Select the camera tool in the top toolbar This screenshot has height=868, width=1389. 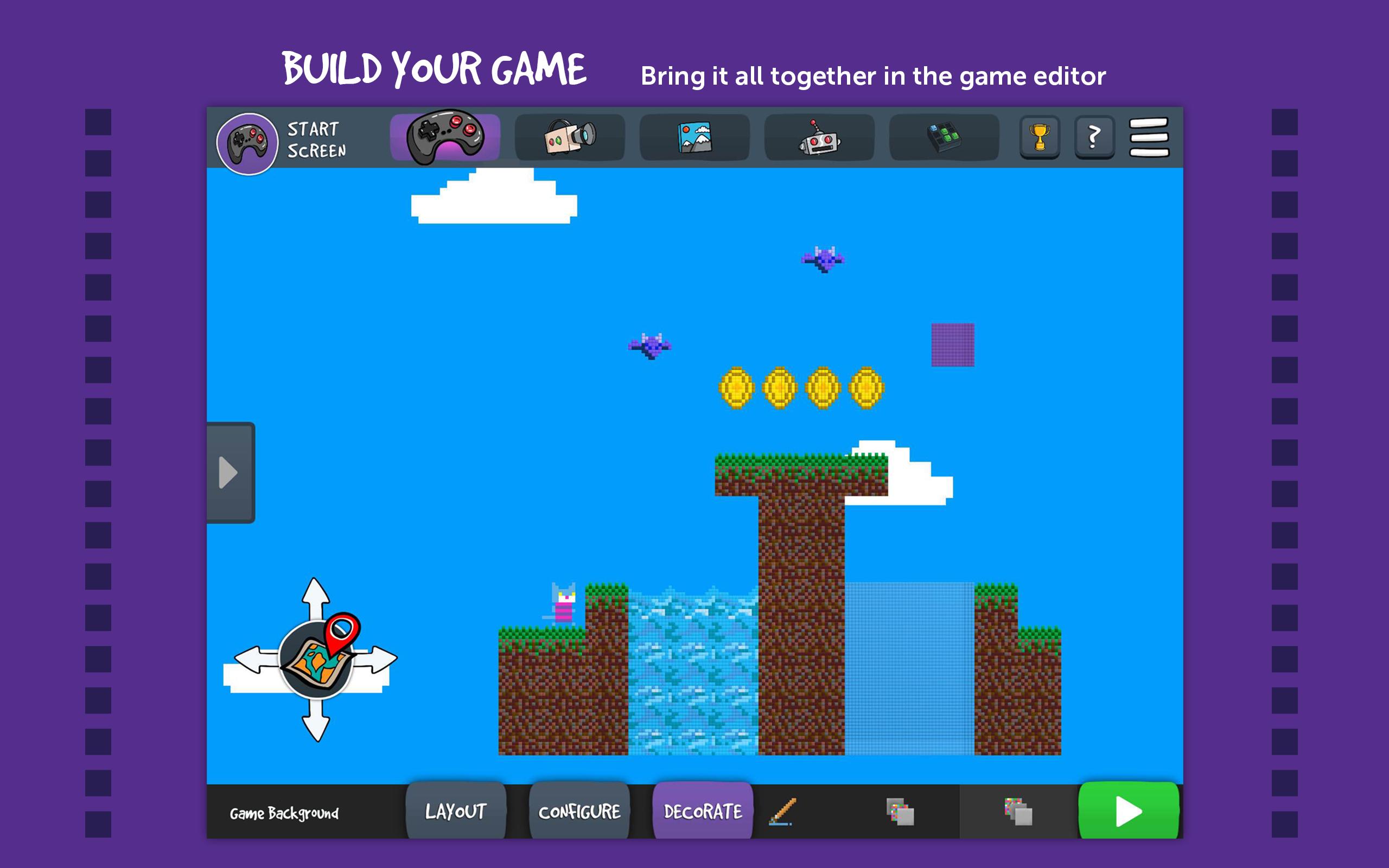tap(569, 138)
